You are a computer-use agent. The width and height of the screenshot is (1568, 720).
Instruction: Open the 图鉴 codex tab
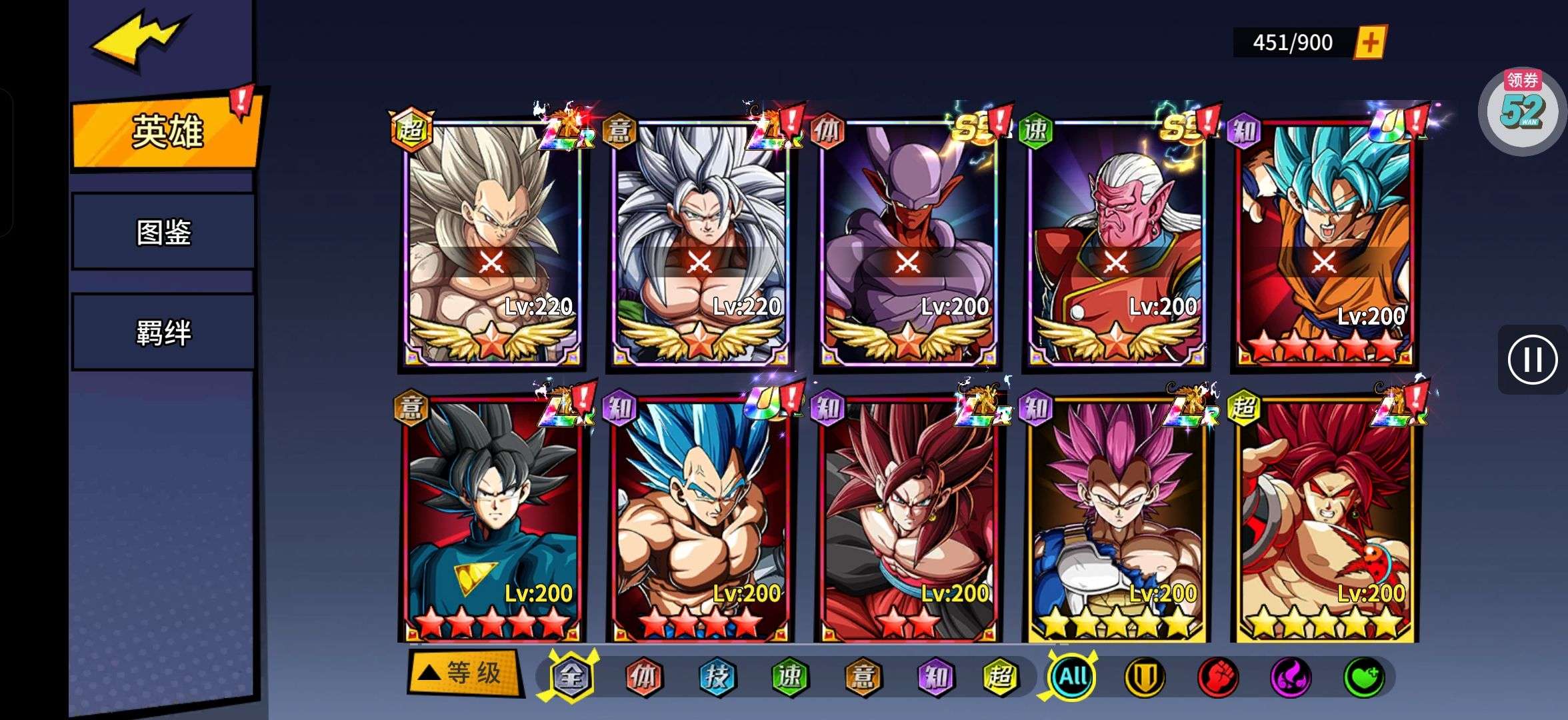pos(163,232)
